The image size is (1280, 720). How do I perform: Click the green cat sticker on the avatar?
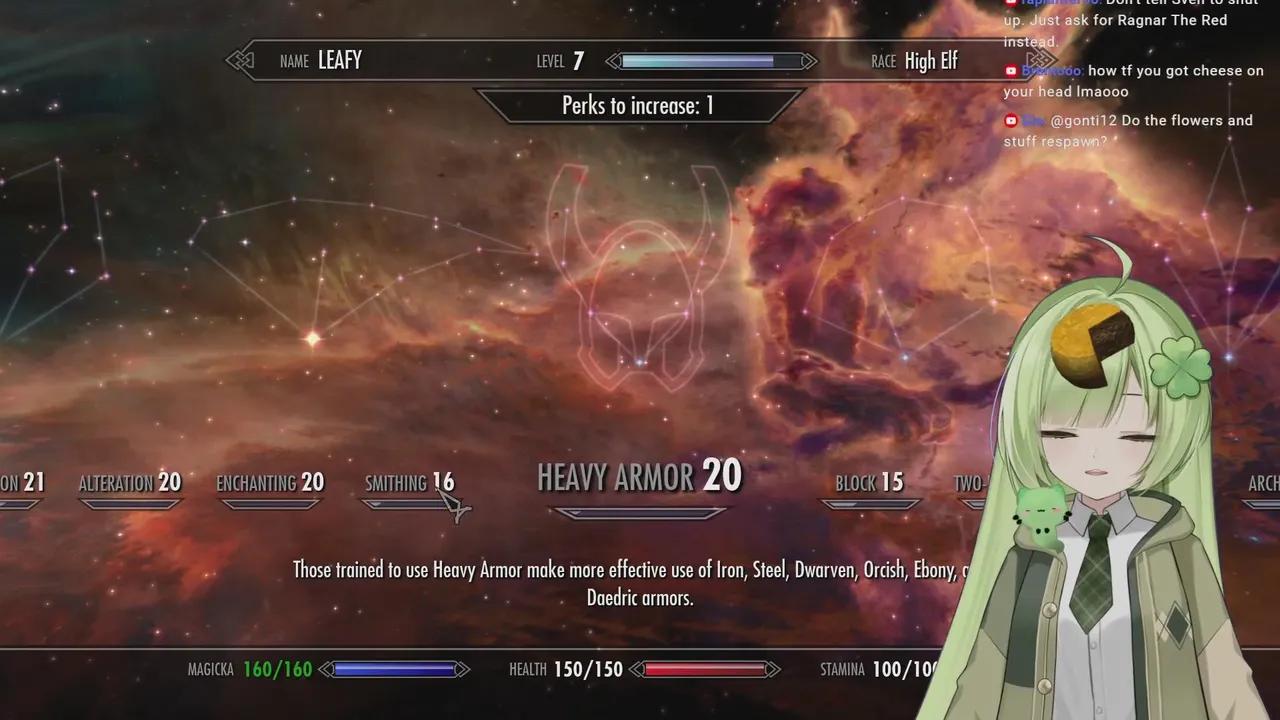[x=1041, y=509]
